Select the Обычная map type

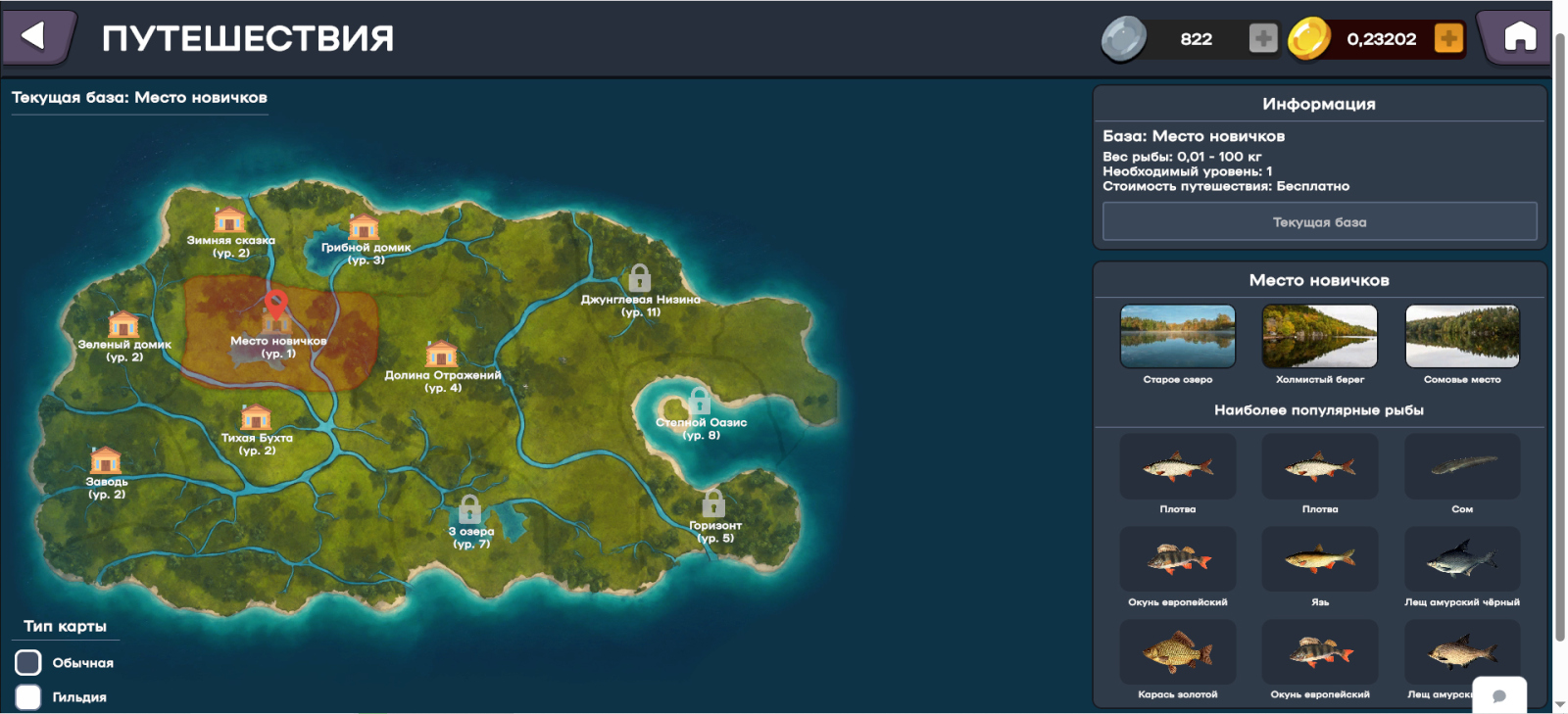(28, 663)
